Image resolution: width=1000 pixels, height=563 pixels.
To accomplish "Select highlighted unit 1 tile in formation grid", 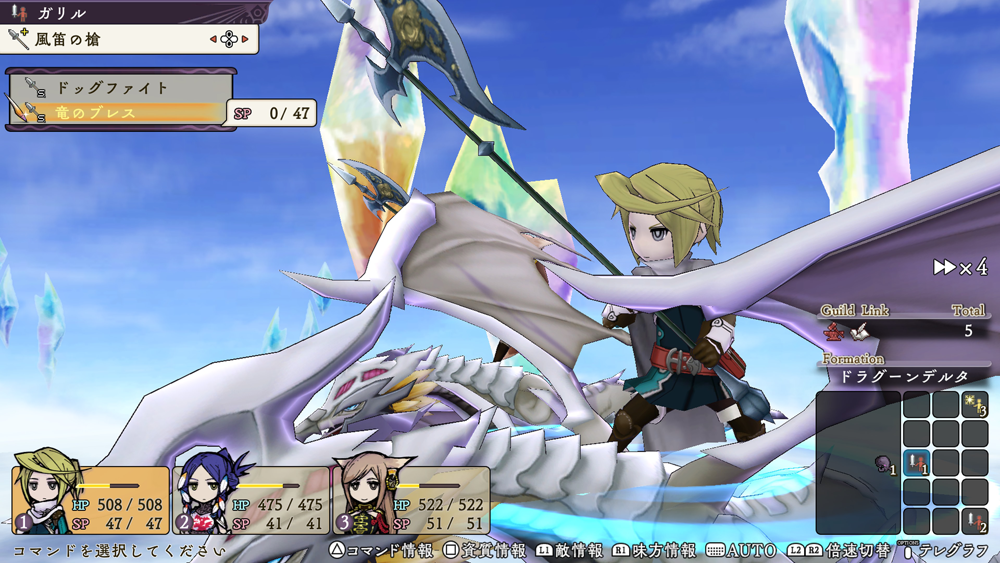I will pos(917,463).
